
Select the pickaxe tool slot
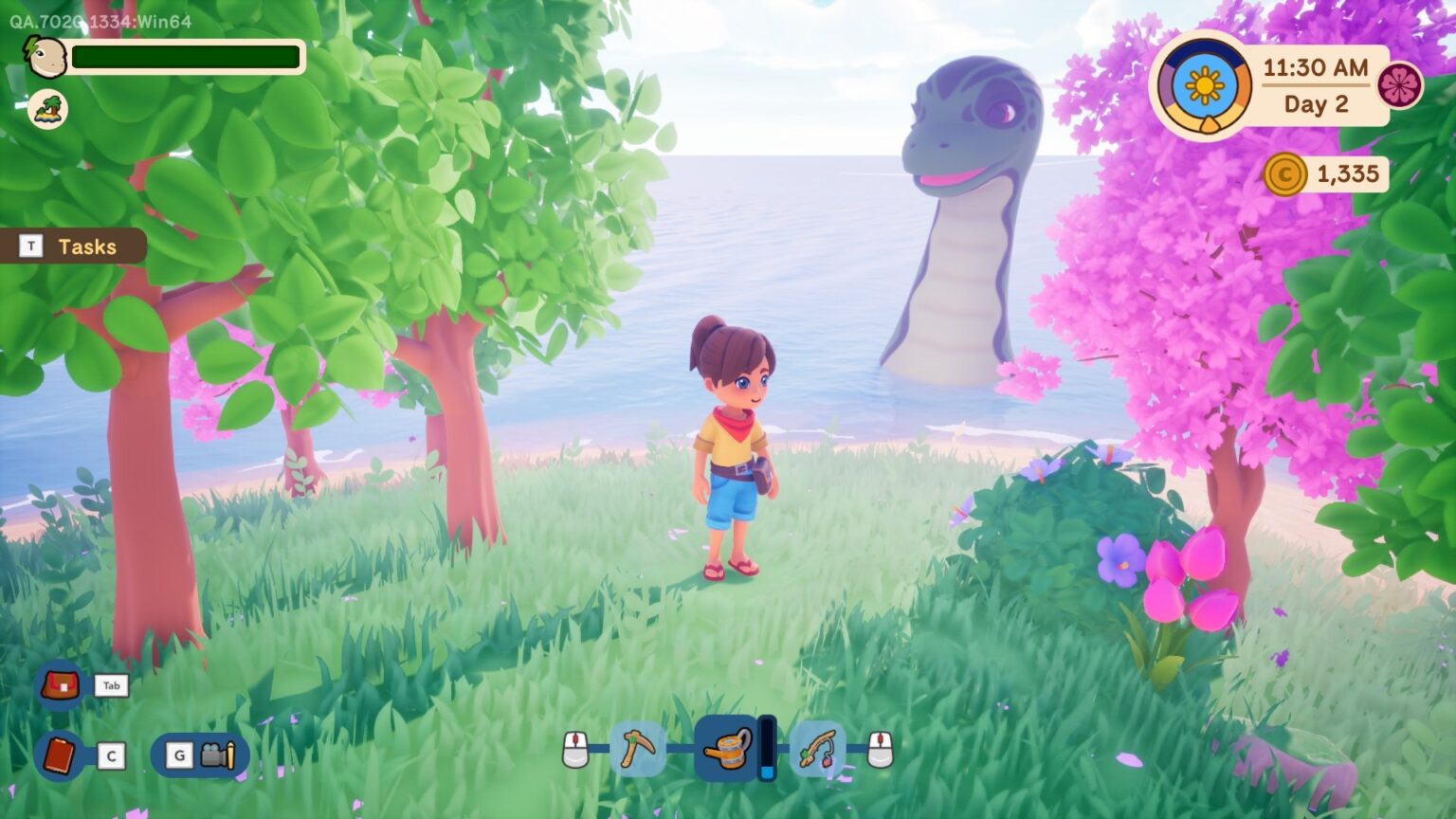coord(637,748)
